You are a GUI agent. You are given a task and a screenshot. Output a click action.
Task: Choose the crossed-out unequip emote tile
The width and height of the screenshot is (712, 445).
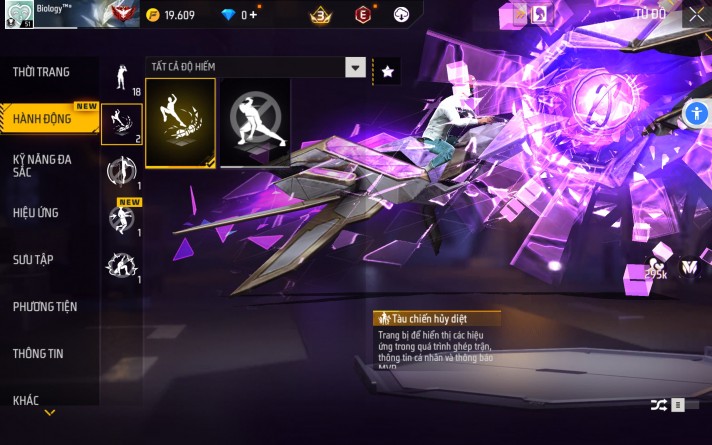click(255, 123)
